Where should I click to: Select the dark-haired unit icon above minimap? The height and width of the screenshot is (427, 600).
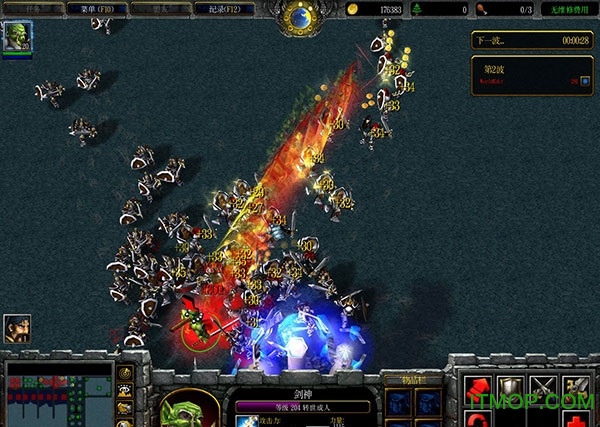point(17,329)
